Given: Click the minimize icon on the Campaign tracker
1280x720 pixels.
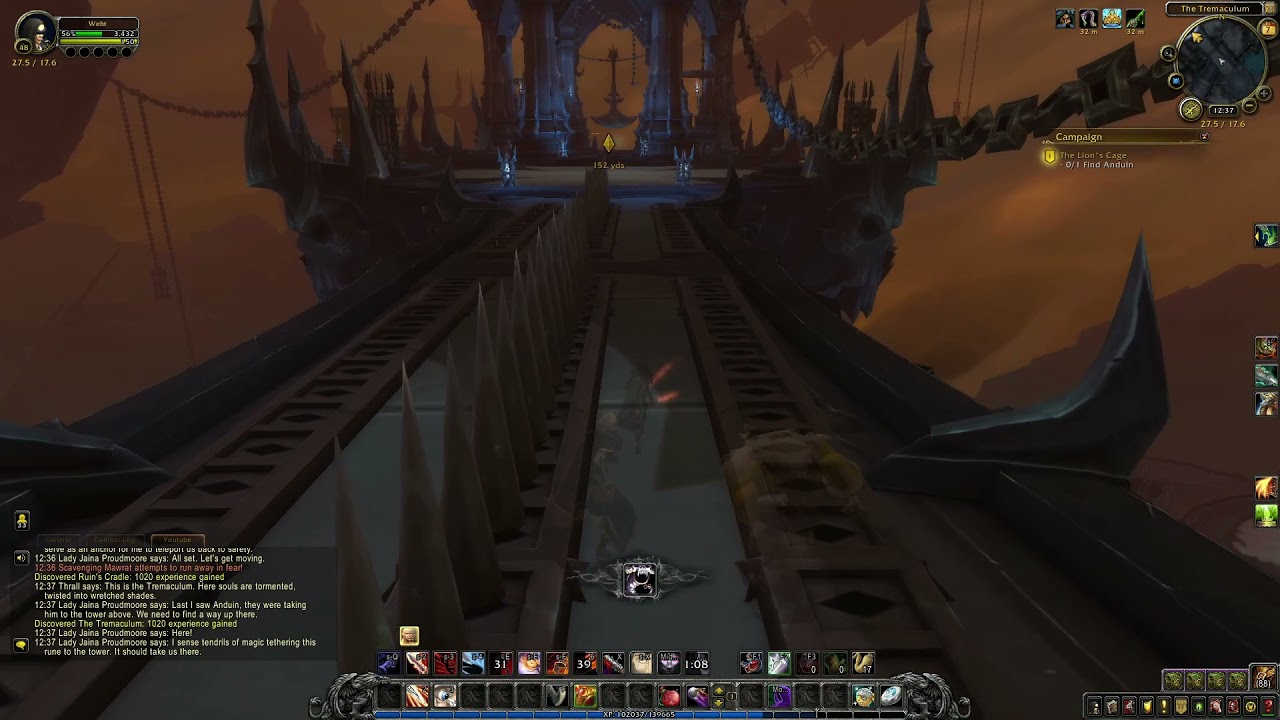Looking at the screenshot, I should (x=1205, y=137).
